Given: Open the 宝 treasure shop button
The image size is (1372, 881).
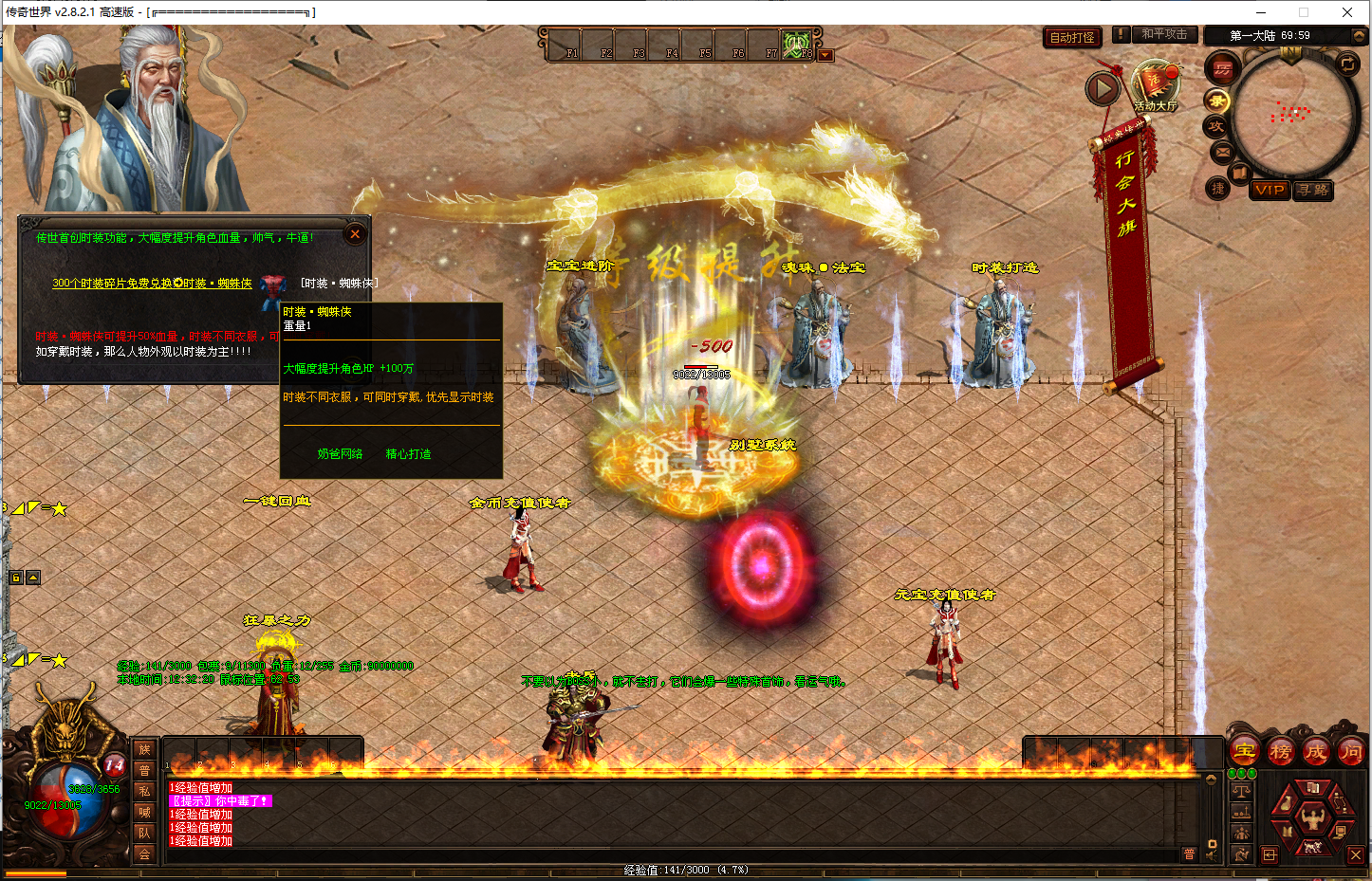Looking at the screenshot, I should tap(1244, 751).
